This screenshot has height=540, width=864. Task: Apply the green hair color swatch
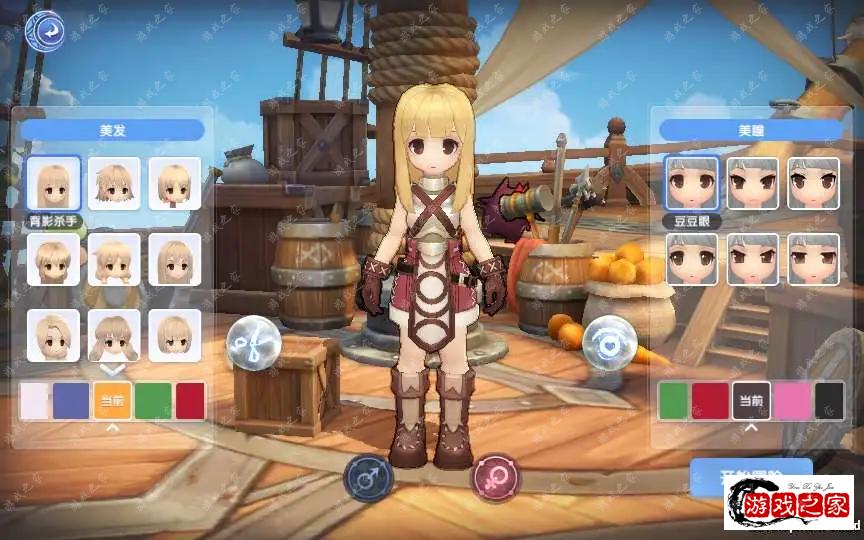153,400
